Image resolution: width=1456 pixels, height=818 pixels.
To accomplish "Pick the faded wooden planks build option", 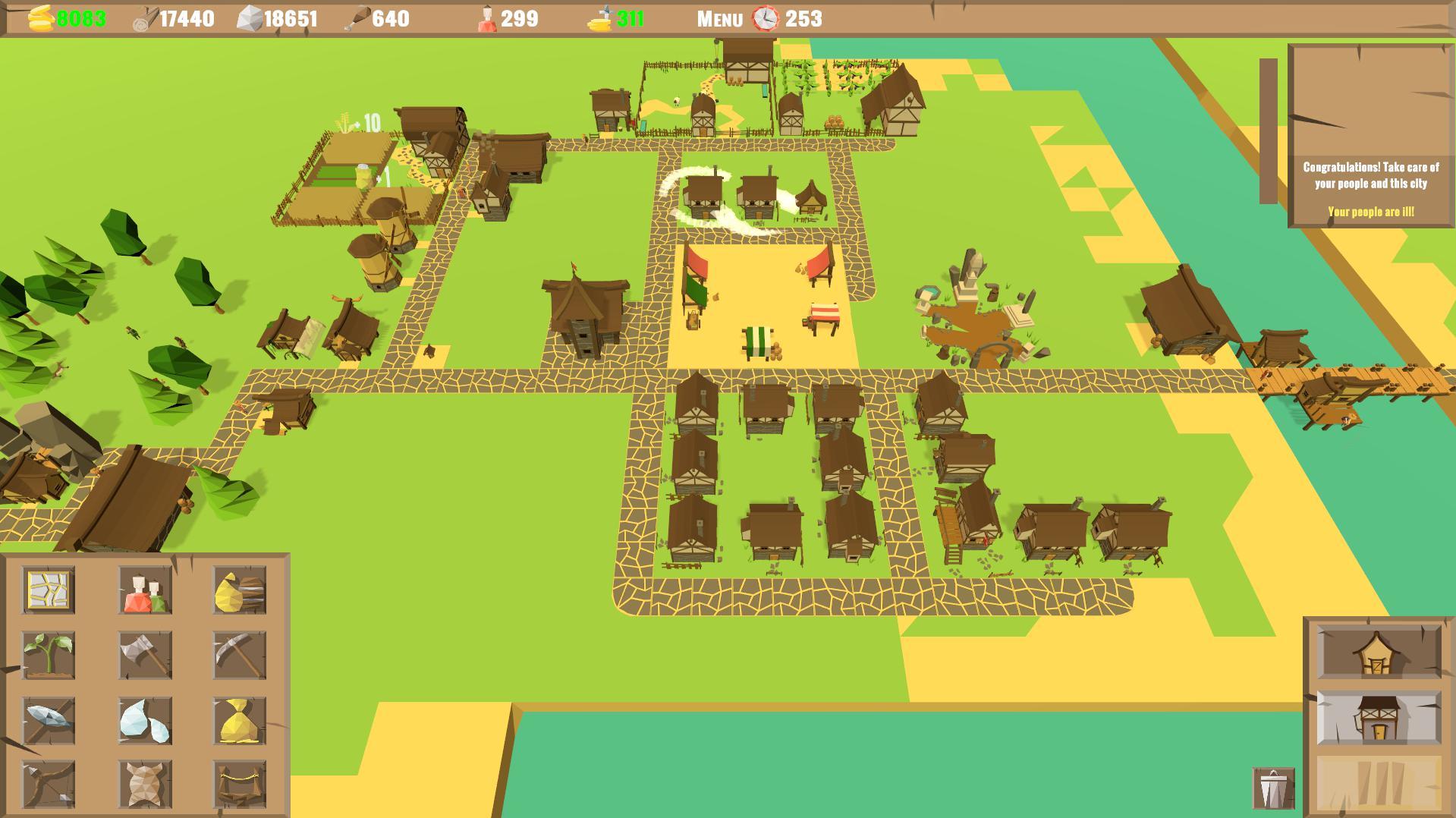I will [1378, 783].
